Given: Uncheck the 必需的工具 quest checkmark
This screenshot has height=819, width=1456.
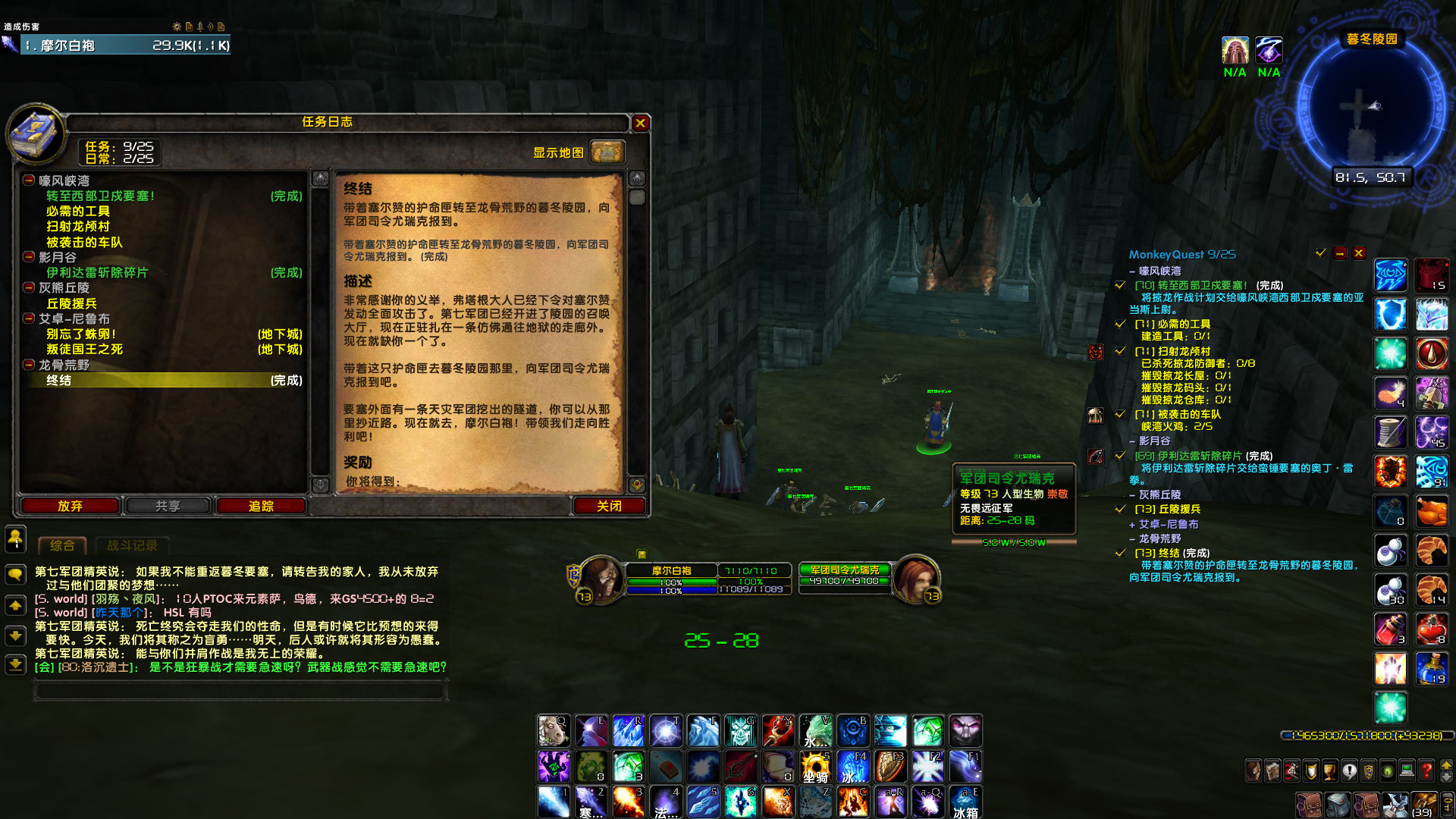Looking at the screenshot, I should 1120,323.
